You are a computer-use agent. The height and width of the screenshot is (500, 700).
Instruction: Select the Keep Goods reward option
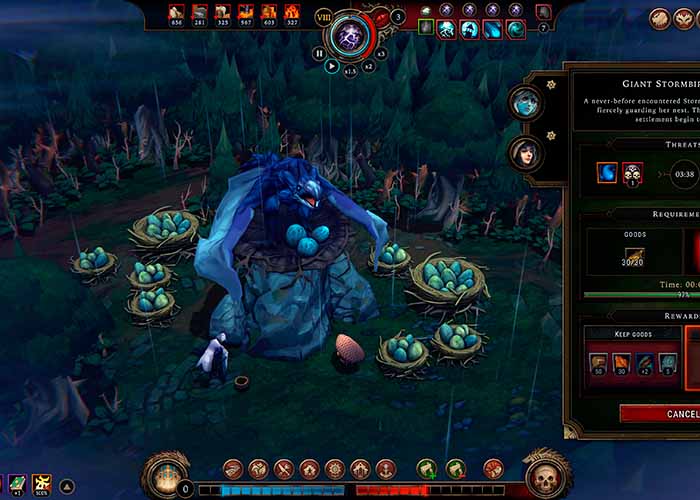(x=619, y=333)
